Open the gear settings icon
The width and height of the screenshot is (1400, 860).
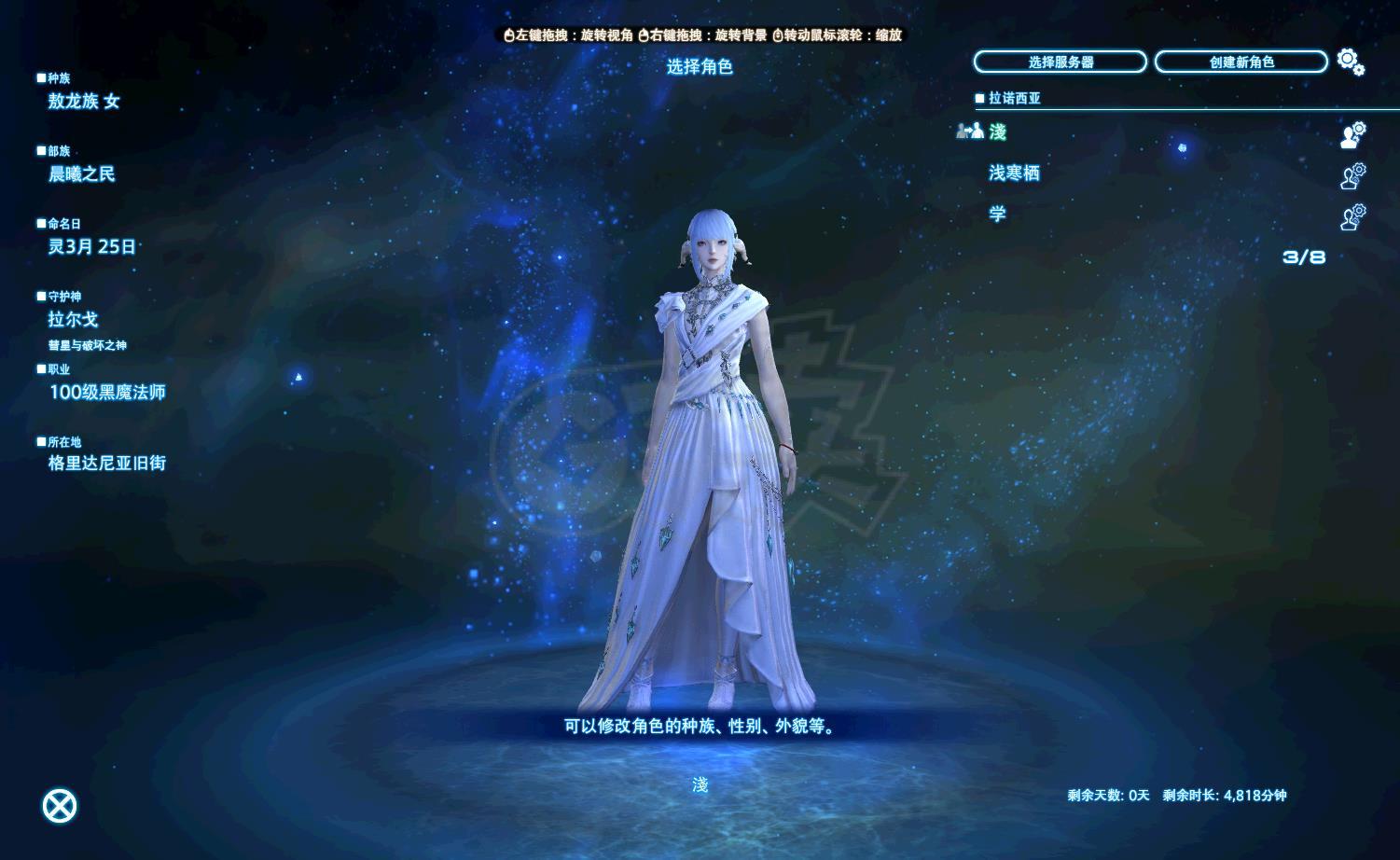tap(1350, 62)
